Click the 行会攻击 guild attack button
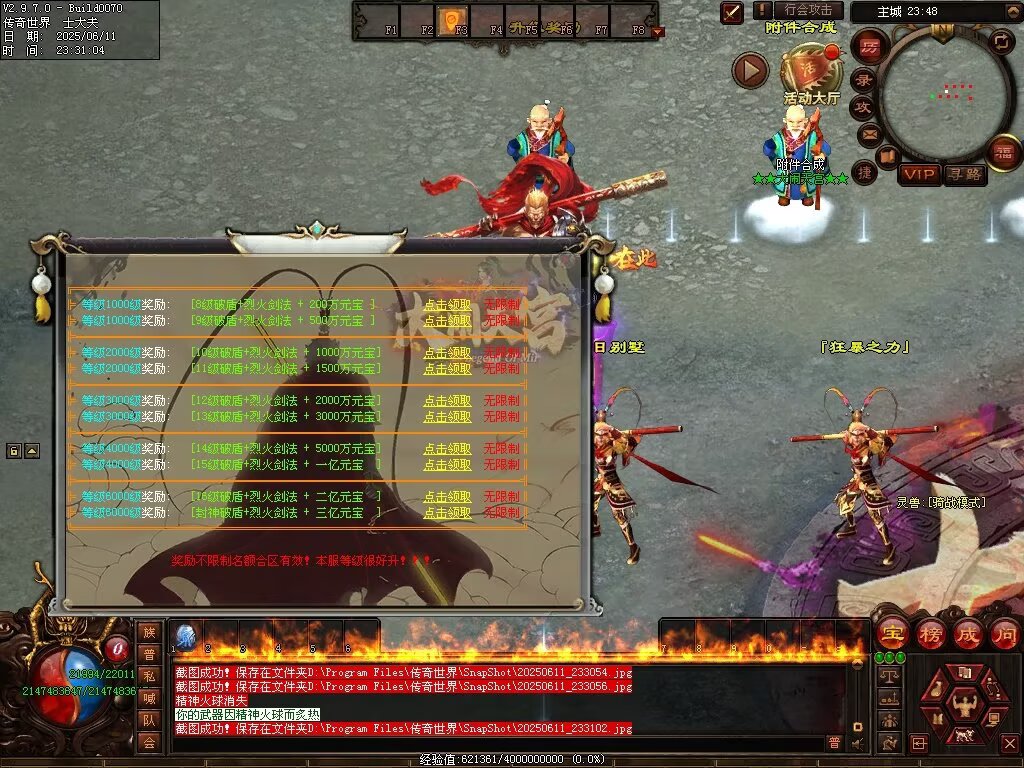The width and height of the screenshot is (1024, 768). point(808,10)
